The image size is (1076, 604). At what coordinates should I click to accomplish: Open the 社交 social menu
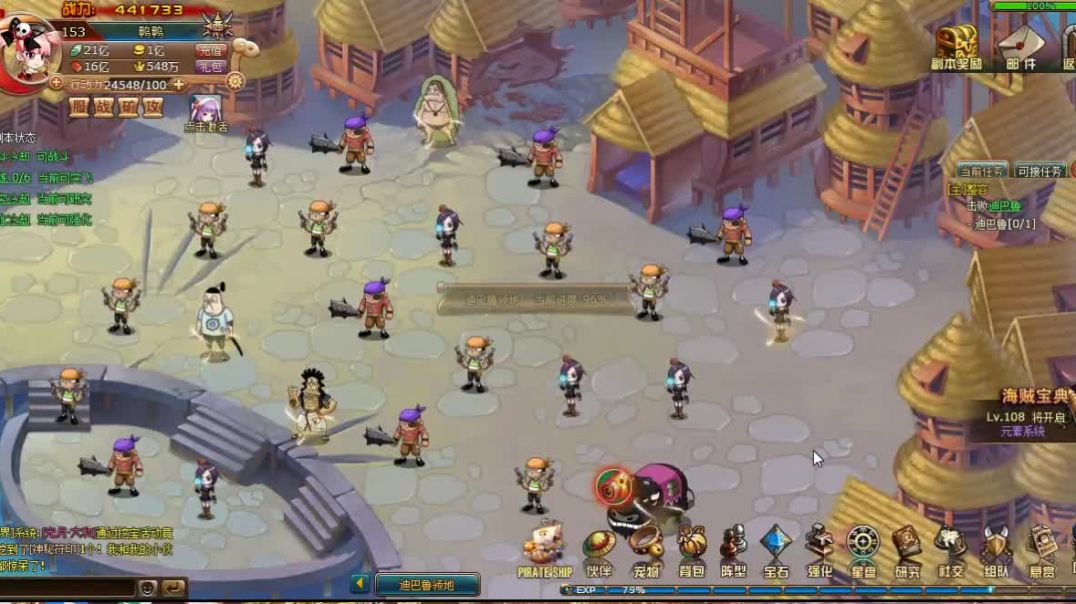coord(950,550)
